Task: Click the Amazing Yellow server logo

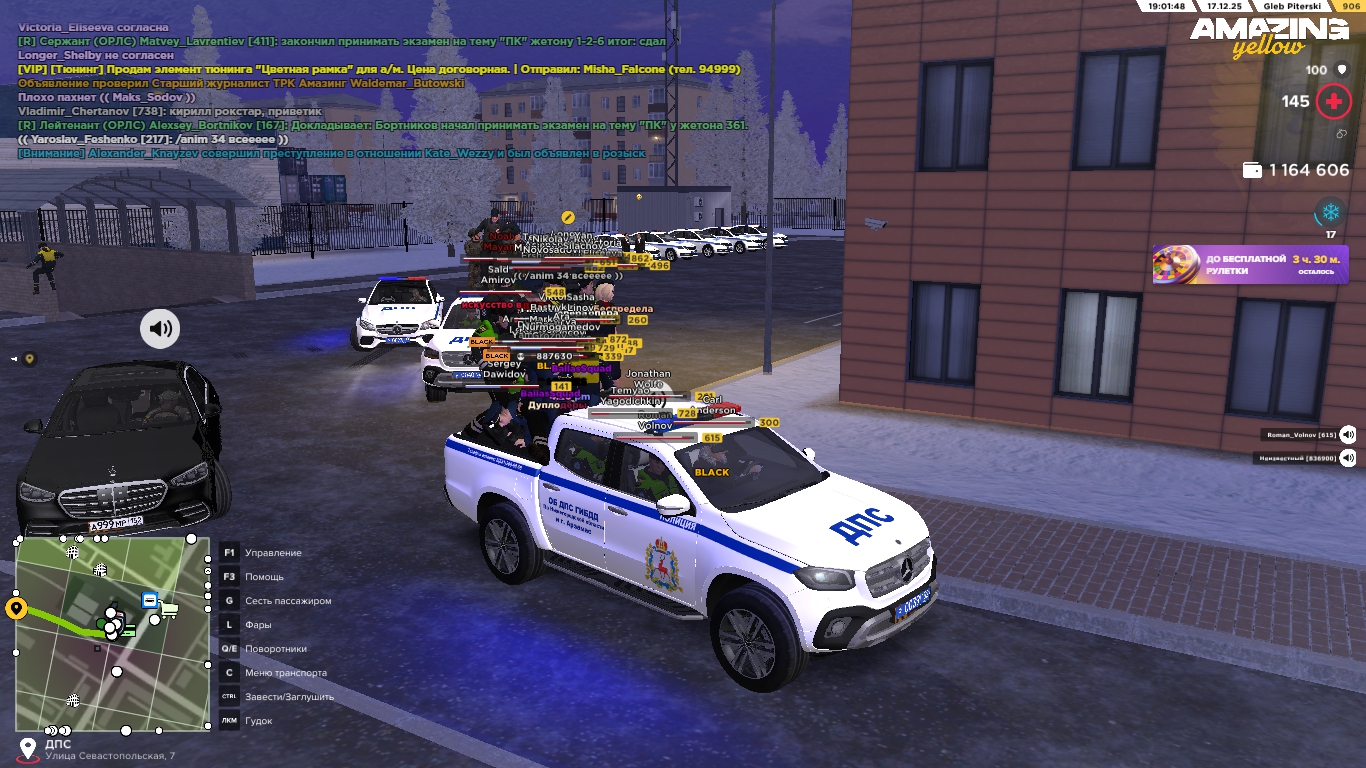Action: click(x=1268, y=37)
